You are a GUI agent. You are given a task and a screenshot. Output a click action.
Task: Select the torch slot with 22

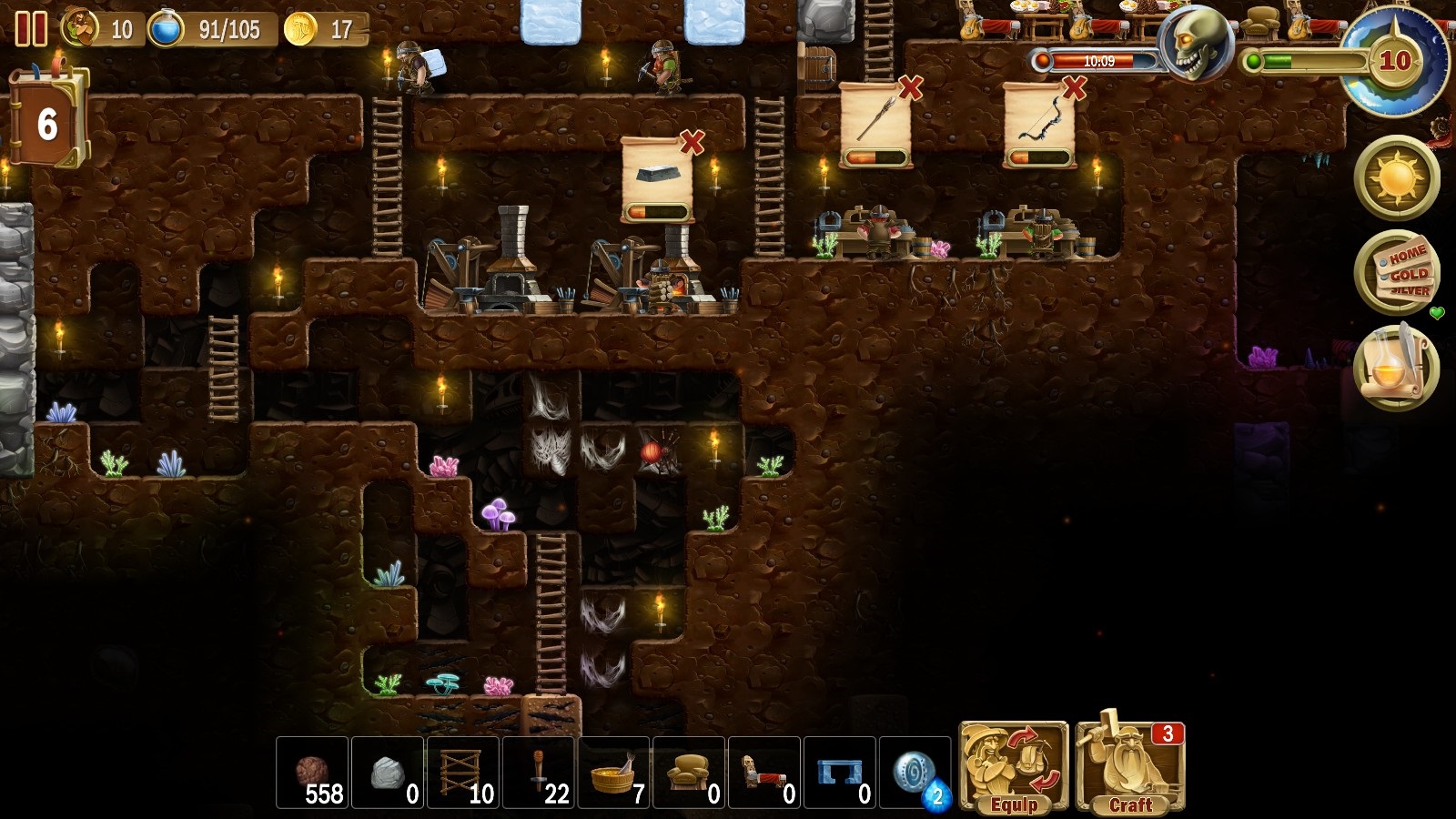click(x=539, y=773)
